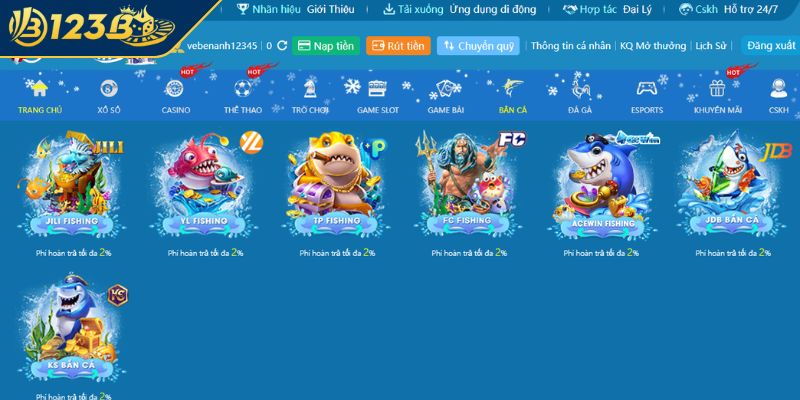800x400 pixels.
Task: Open the Game Slot category
Action: tap(377, 97)
